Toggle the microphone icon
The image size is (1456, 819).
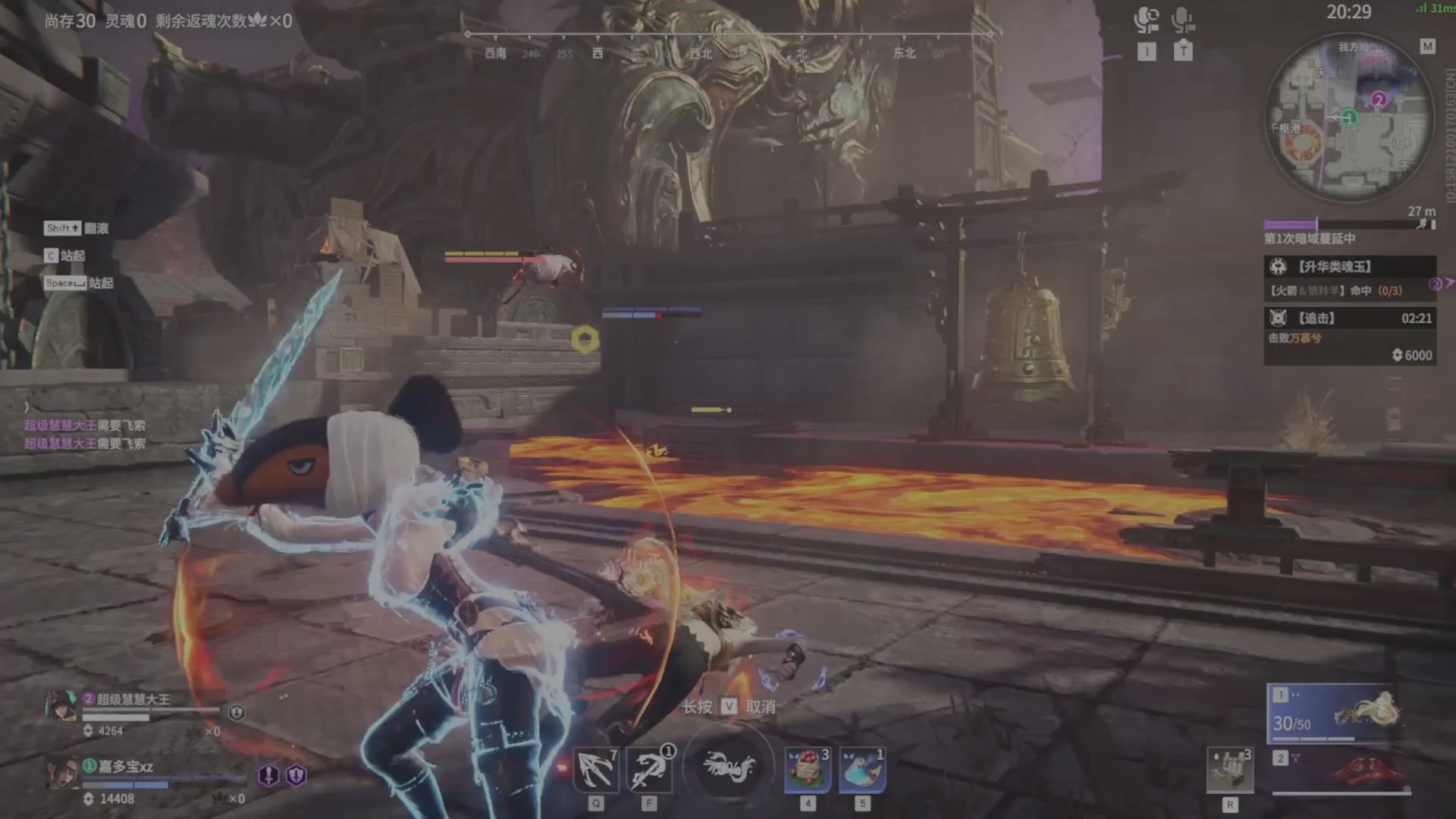tap(1183, 20)
